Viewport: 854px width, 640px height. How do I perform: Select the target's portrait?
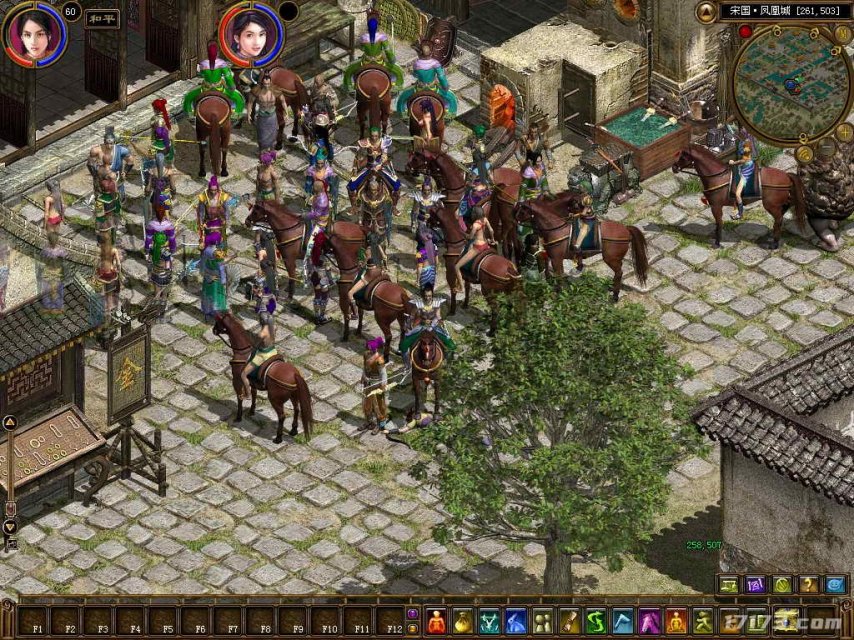click(x=249, y=32)
